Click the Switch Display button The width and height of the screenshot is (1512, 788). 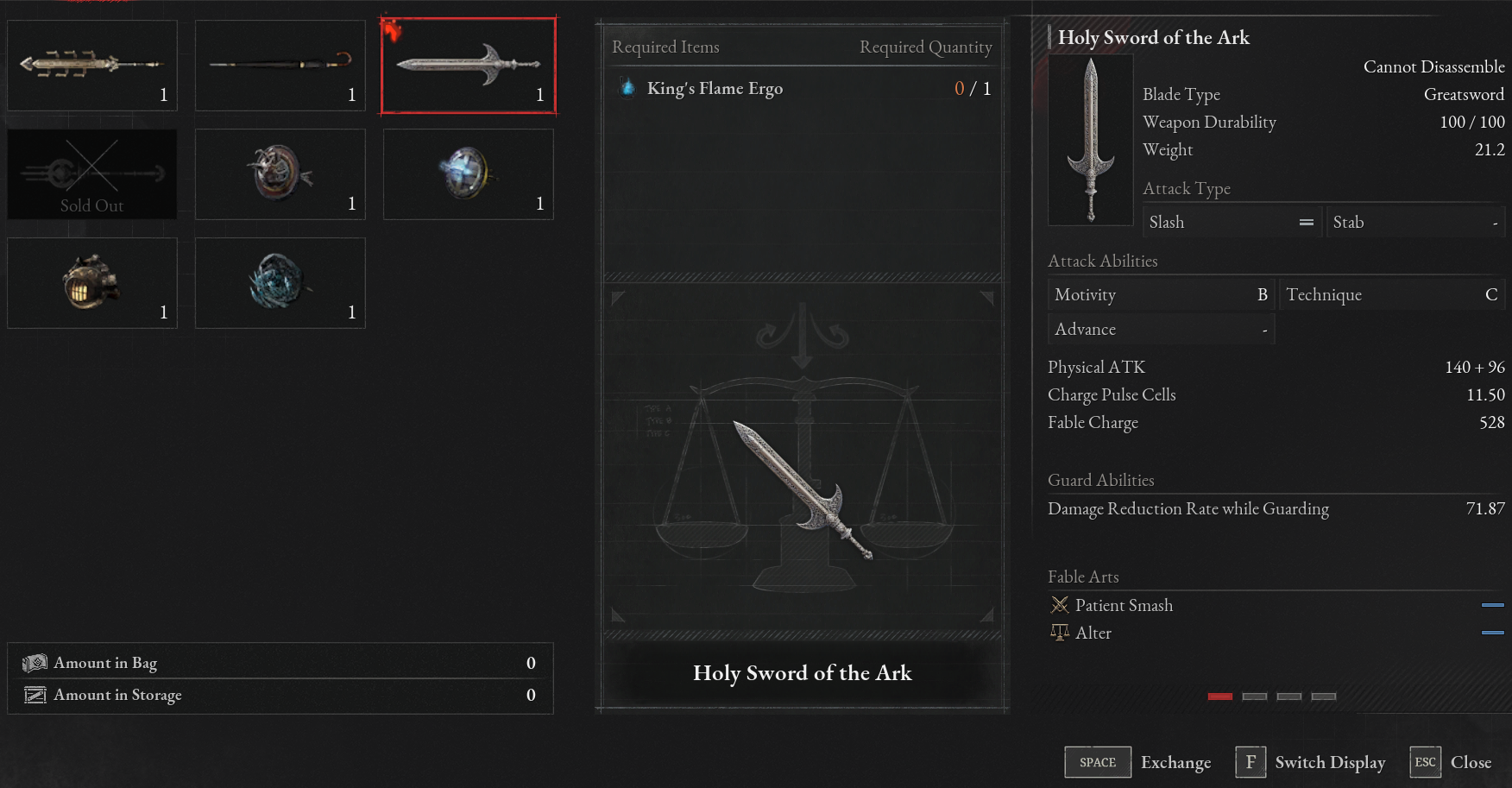click(x=1330, y=762)
